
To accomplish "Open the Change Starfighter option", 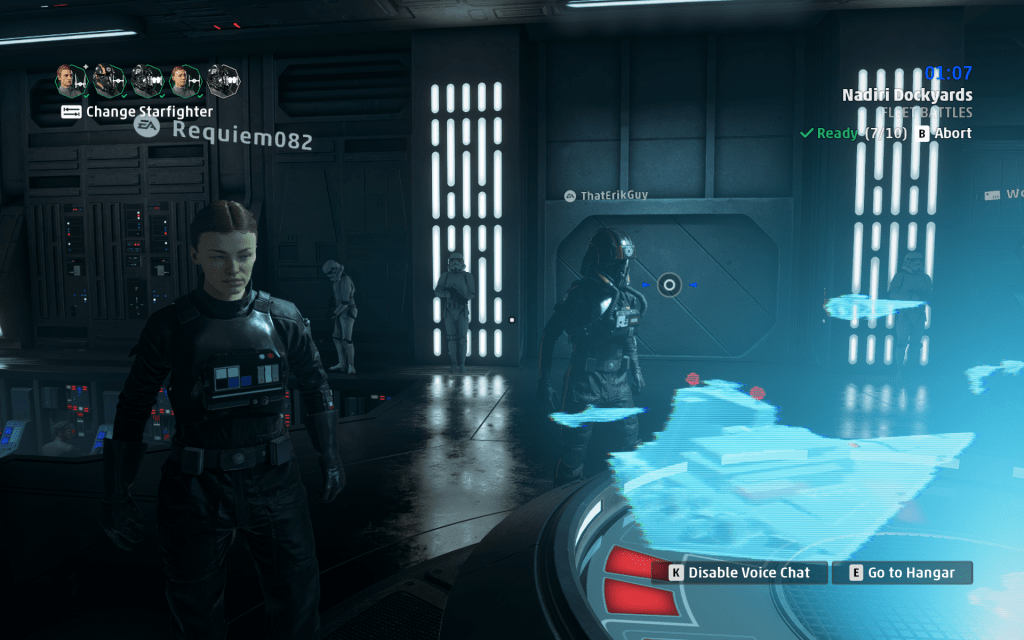I will [137, 112].
